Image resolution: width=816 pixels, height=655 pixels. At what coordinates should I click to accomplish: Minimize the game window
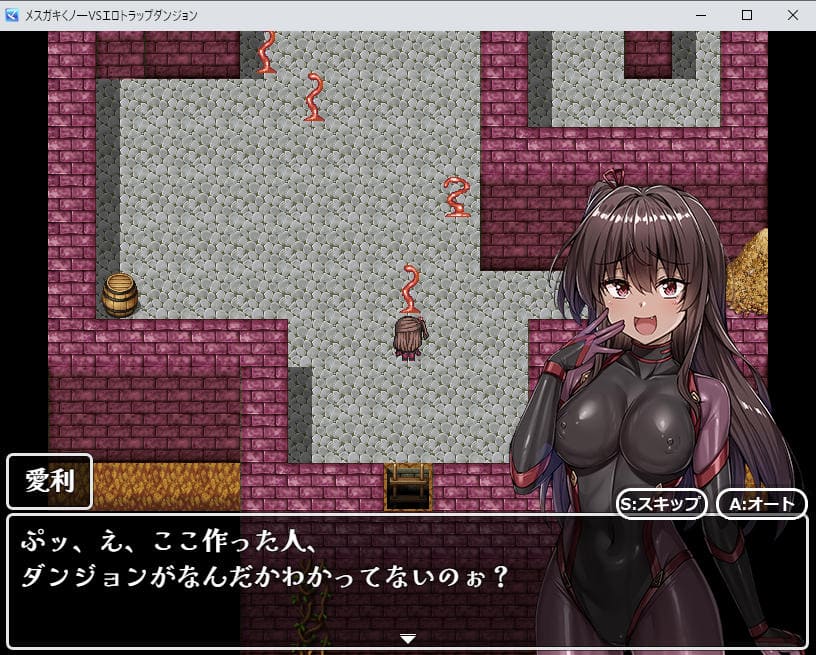click(700, 15)
